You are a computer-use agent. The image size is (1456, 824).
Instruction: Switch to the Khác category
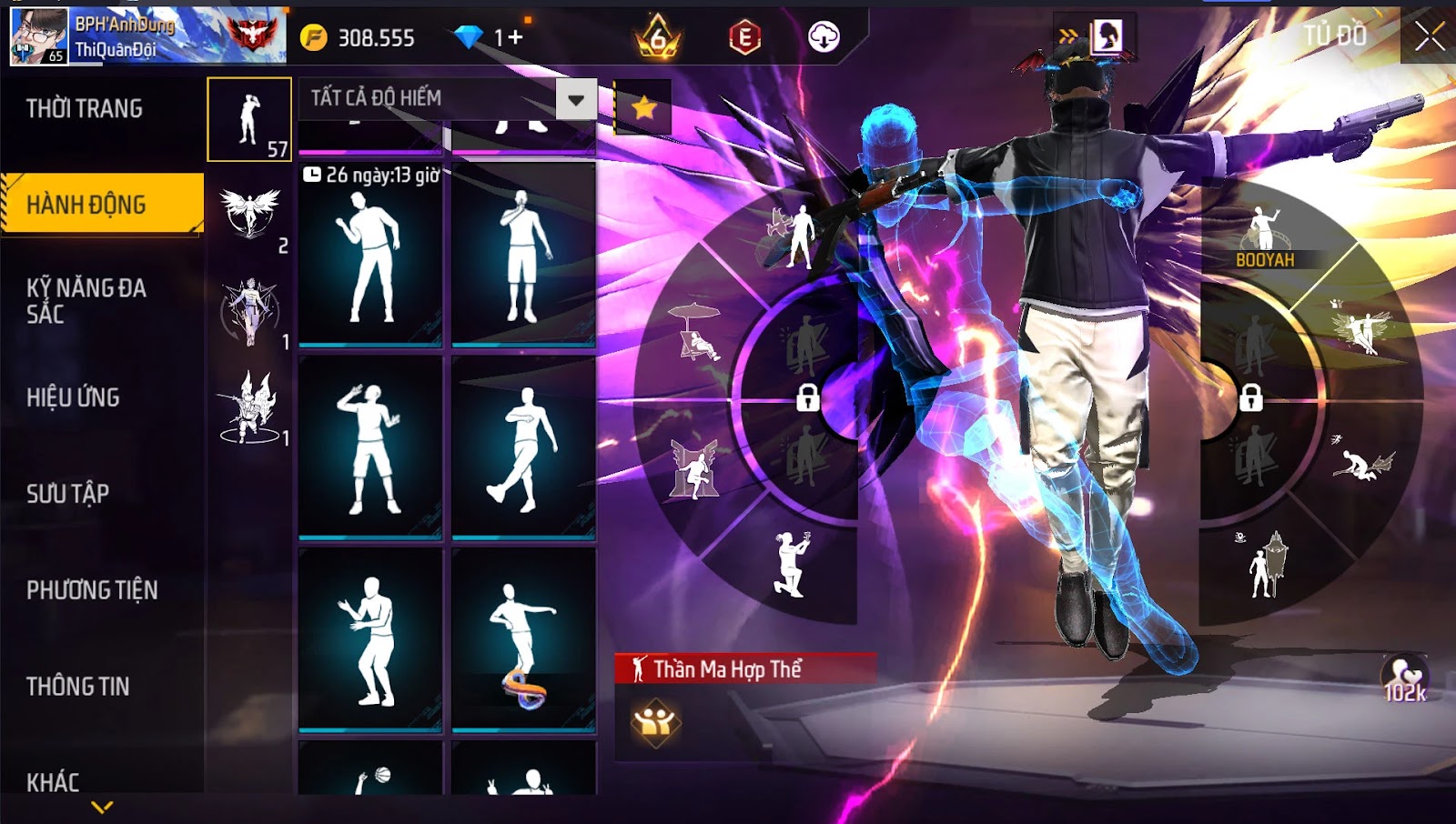pyautogui.click(x=53, y=782)
